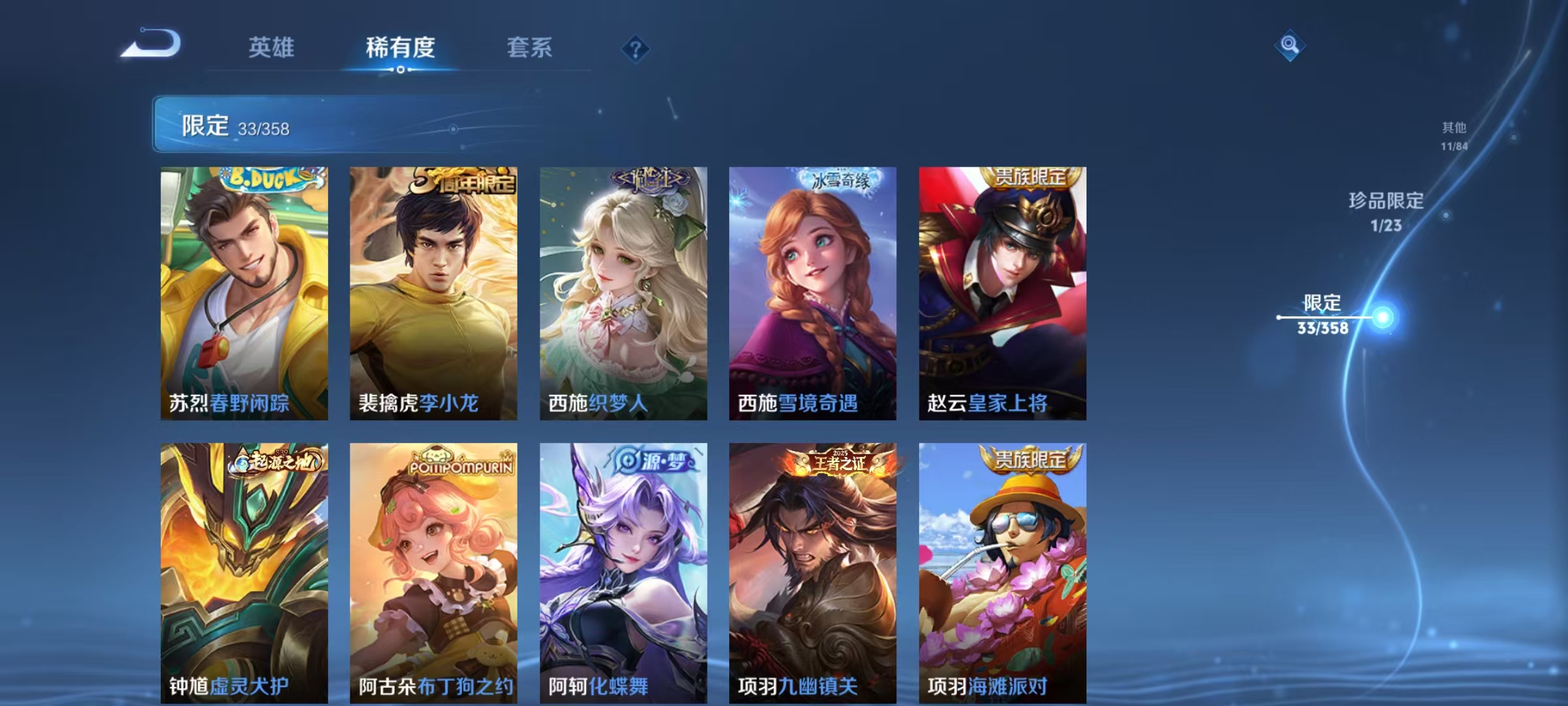Click the question mark help icon
The width and height of the screenshot is (1568, 706).
[637, 48]
